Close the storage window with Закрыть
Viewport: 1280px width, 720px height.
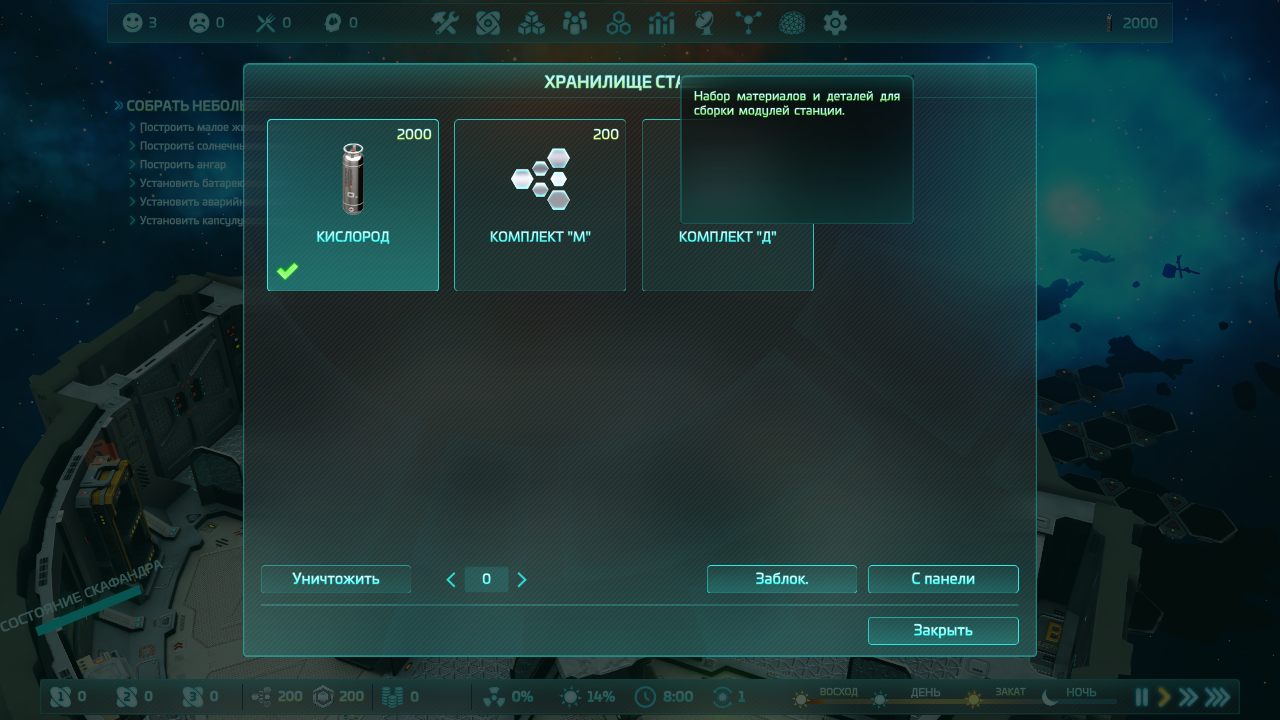click(x=943, y=631)
